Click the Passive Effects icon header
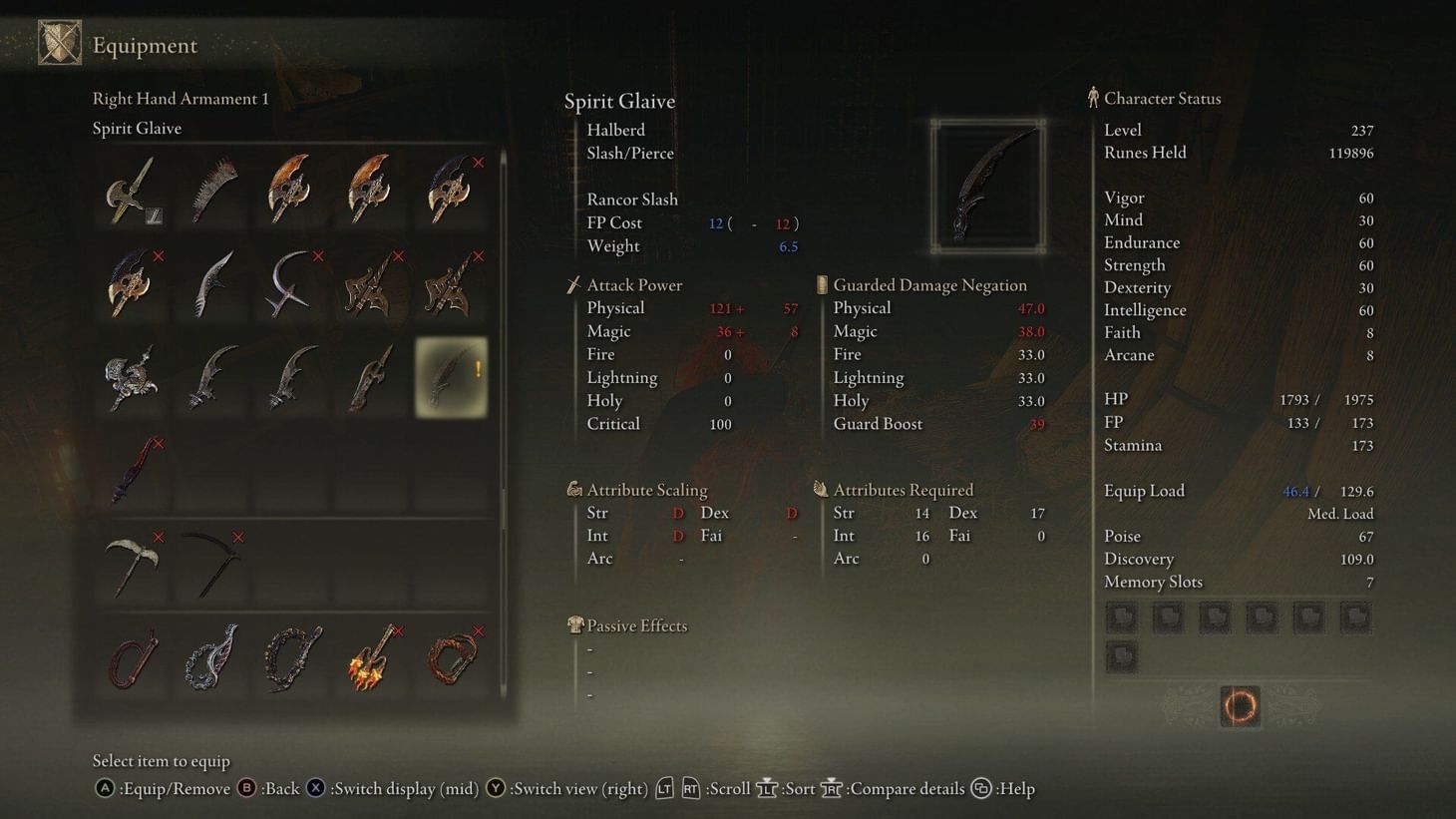This screenshot has width=1456, height=819. pos(574,624)
